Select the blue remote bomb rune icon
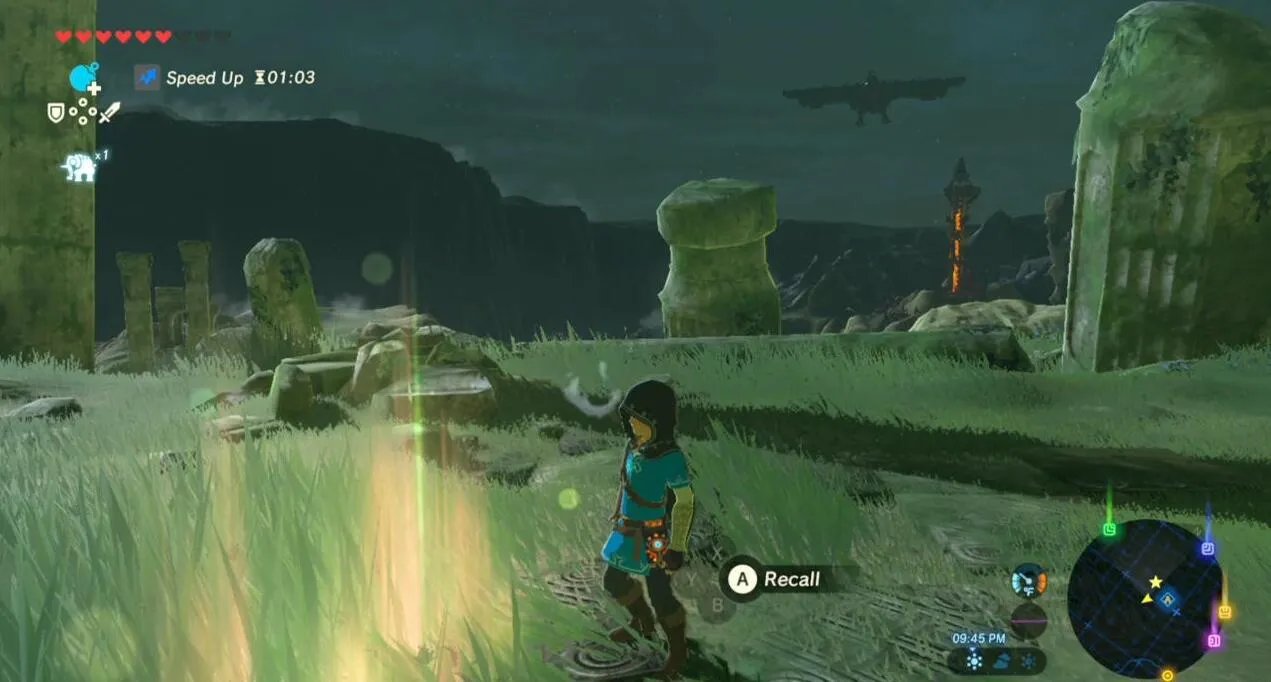This screenshot has height=682, width=1271. coord(83,78)
